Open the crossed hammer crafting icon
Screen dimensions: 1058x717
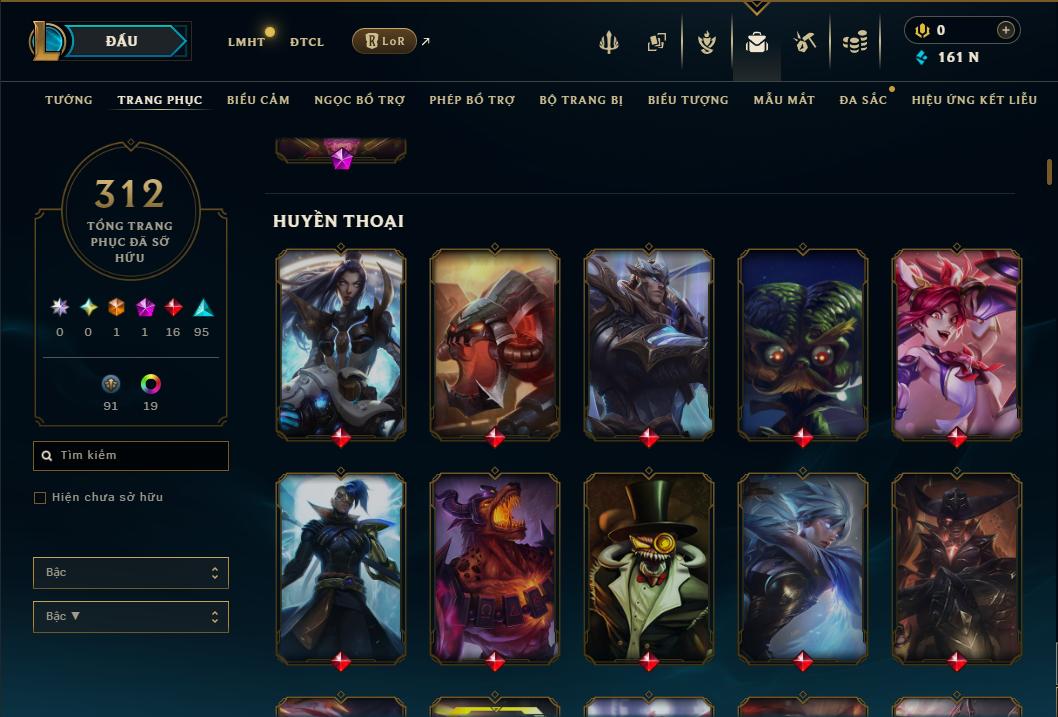pos(805,42)
